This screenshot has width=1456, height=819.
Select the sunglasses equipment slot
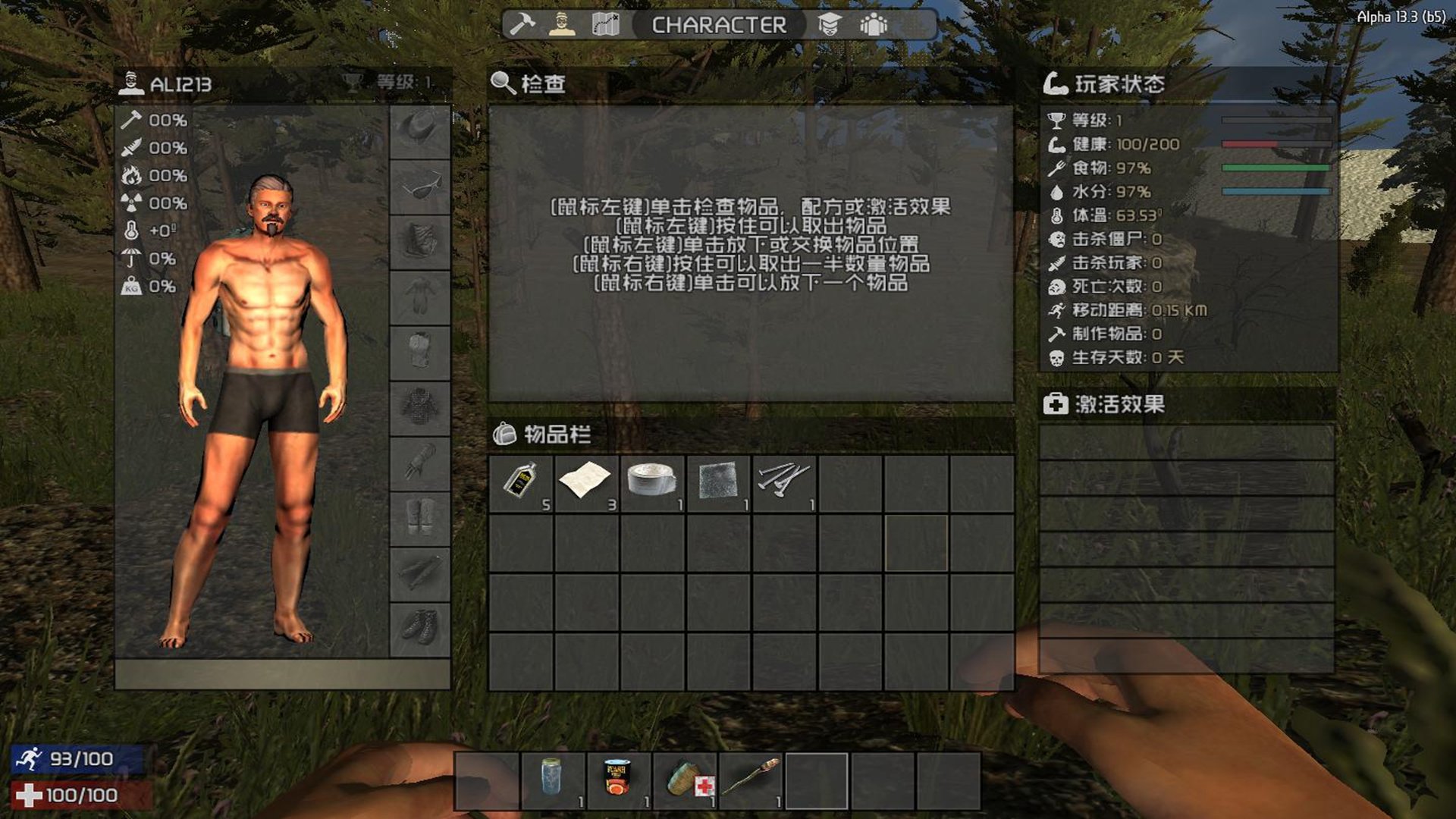pyautogui.click(x=420, y=186)
